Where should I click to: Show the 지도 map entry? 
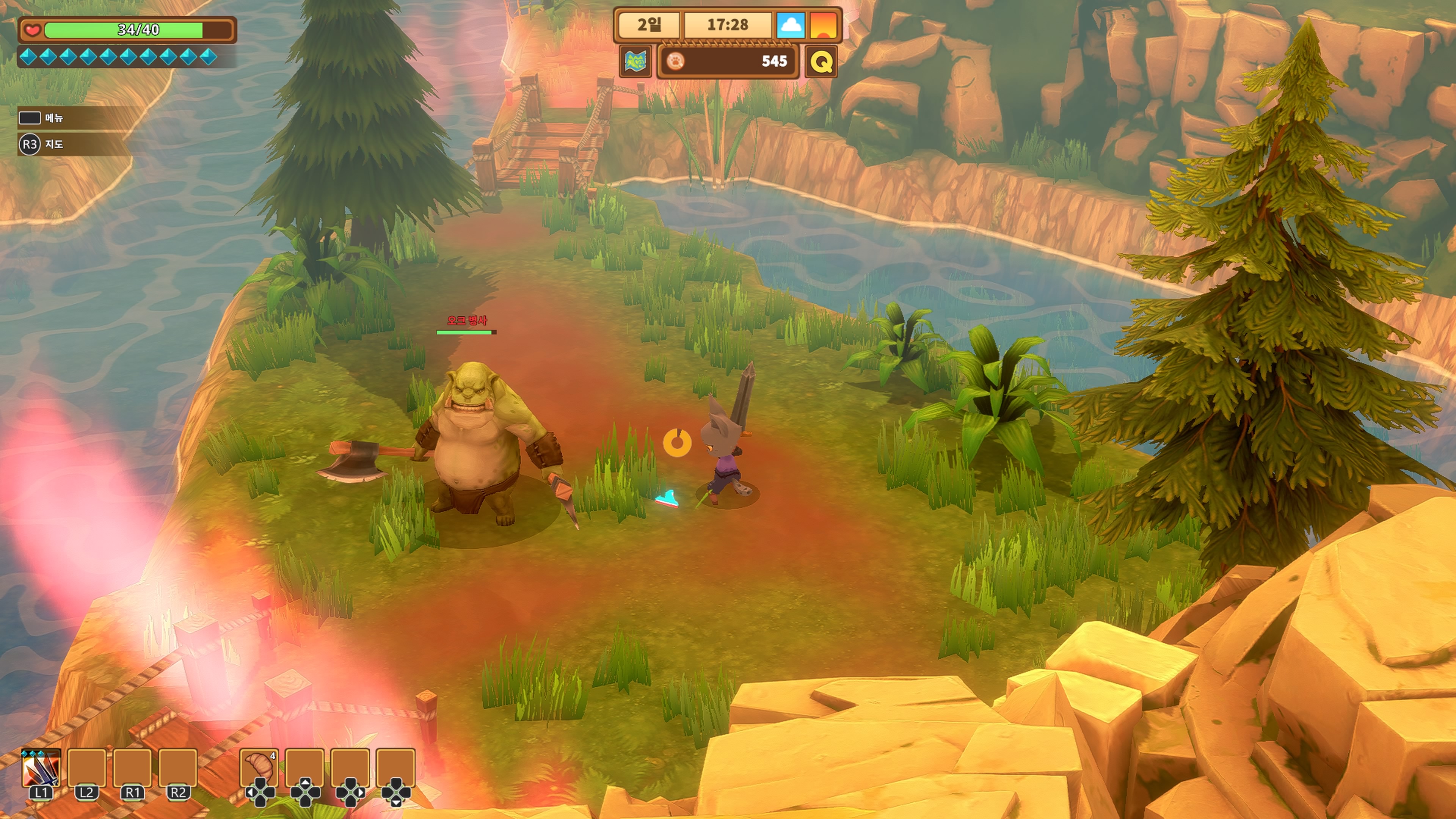54,144
